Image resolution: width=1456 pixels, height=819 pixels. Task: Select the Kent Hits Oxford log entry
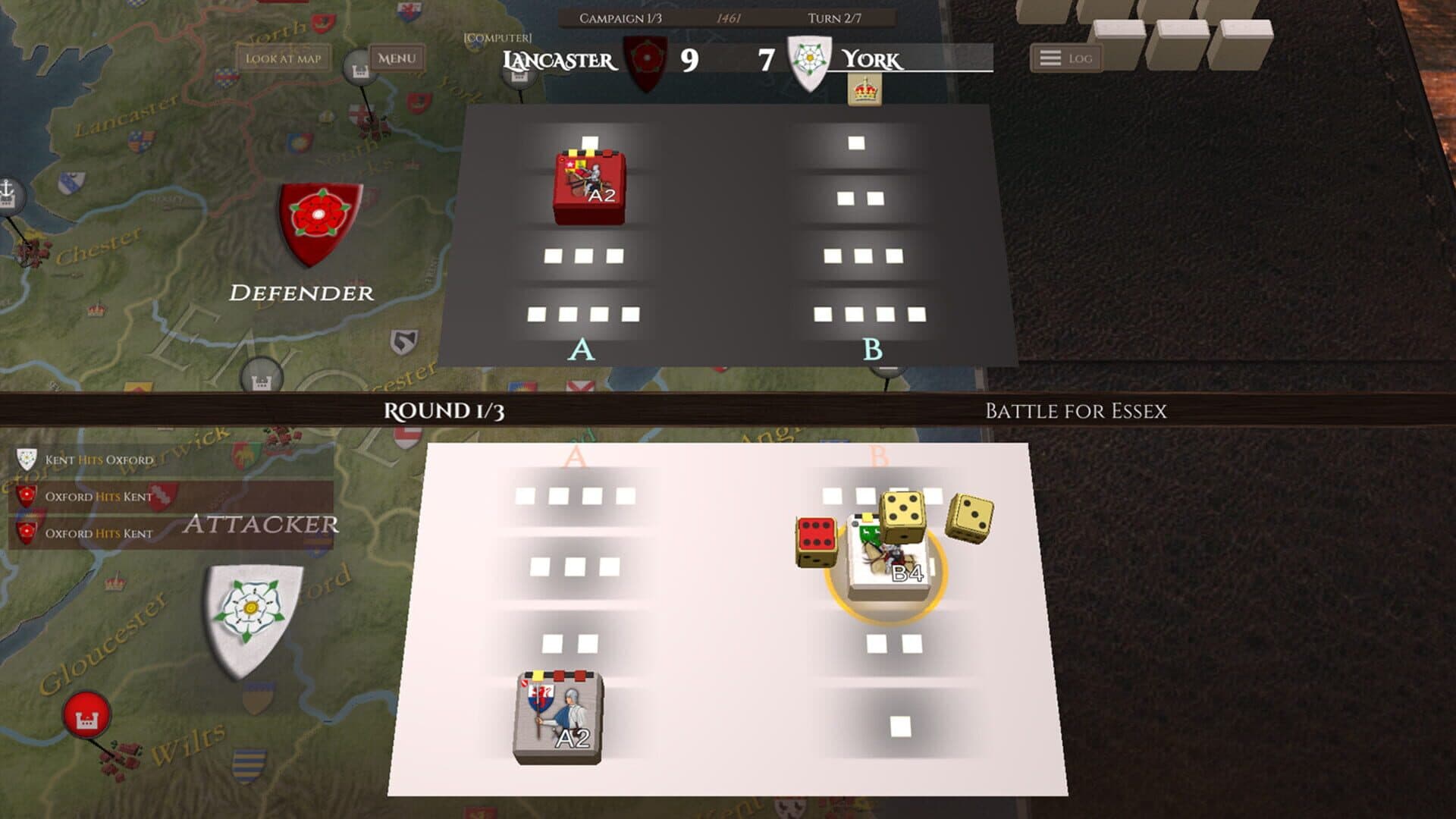(99, 460)
